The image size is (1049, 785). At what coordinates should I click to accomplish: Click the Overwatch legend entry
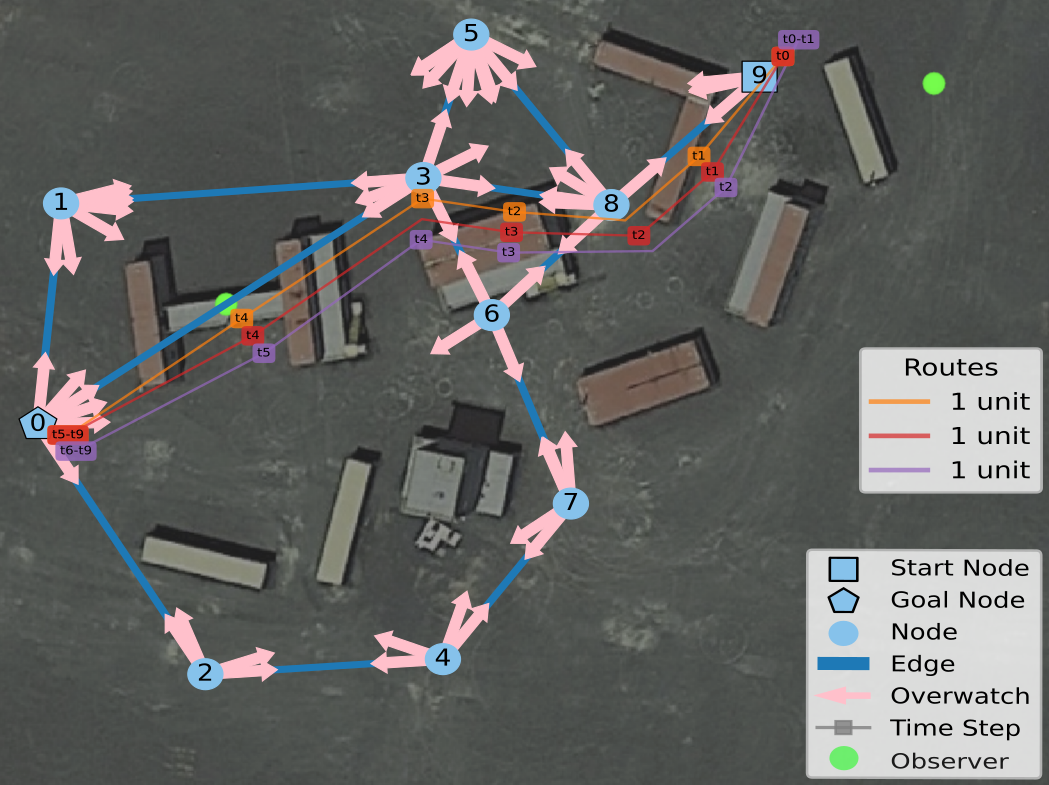[960, 696]
